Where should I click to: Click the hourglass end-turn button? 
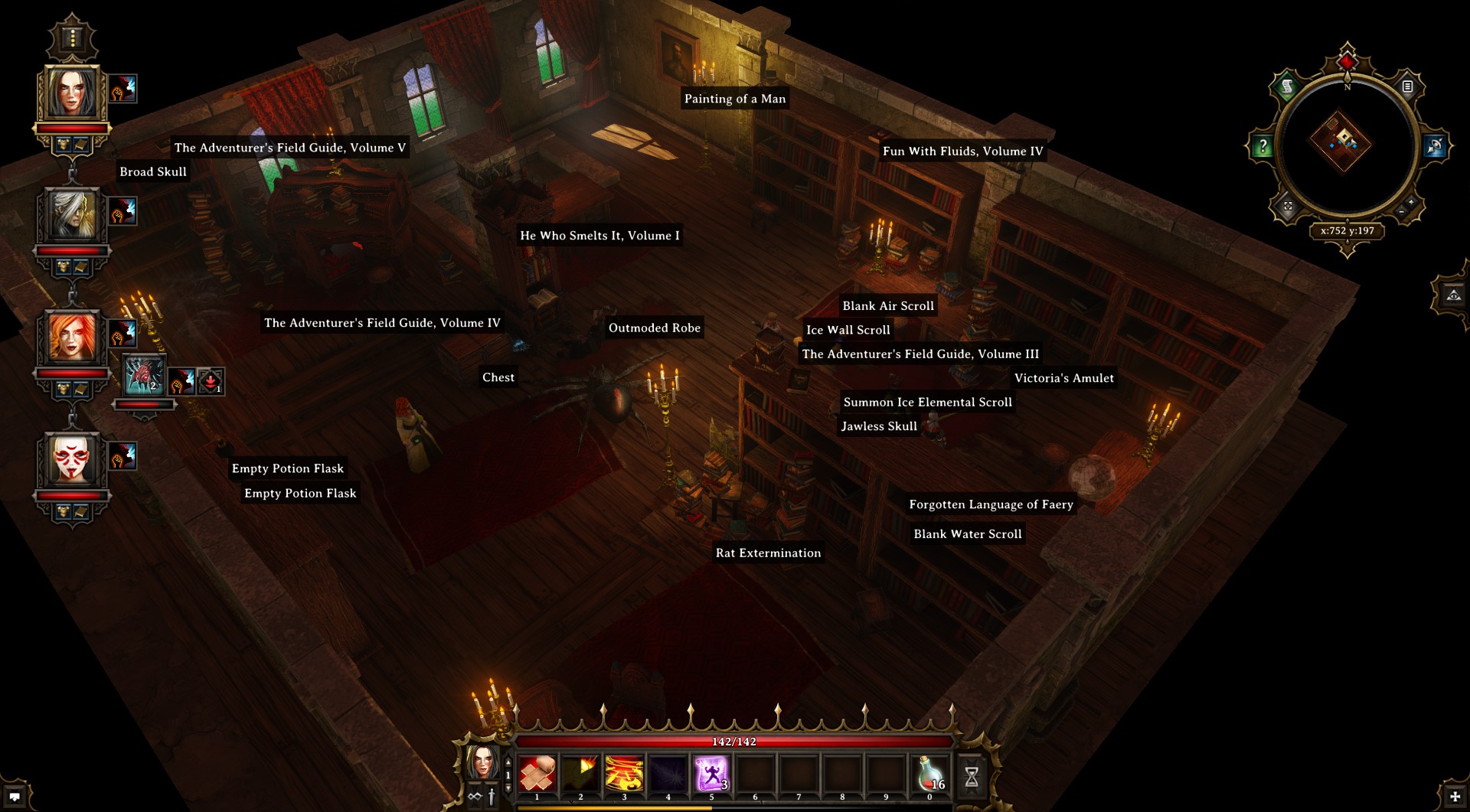(972, 777)
